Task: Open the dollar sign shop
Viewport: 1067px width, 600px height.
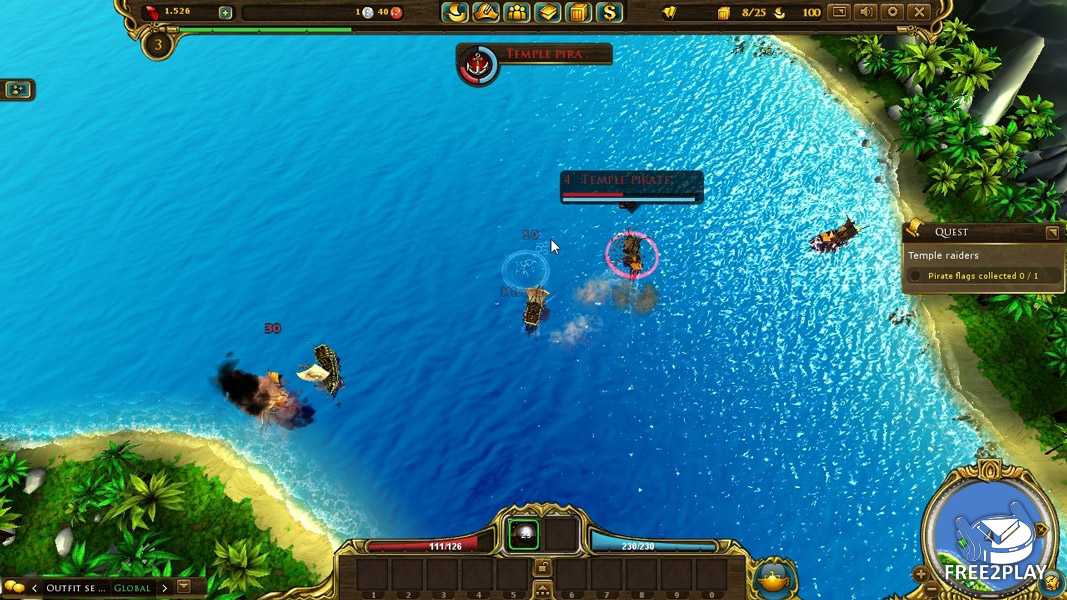Action: point(609,13)
